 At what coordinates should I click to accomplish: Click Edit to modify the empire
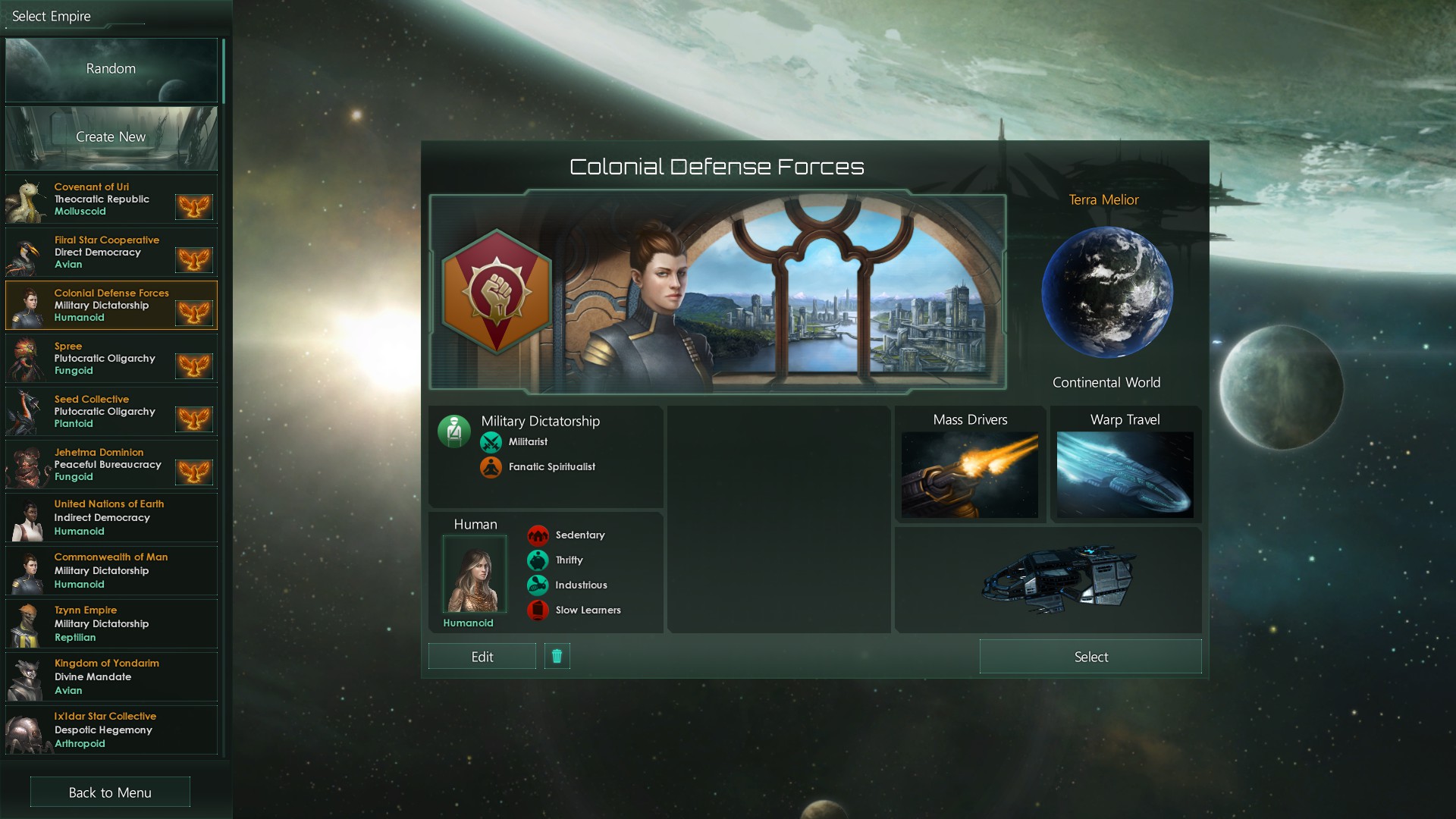[x=482, y=656]
